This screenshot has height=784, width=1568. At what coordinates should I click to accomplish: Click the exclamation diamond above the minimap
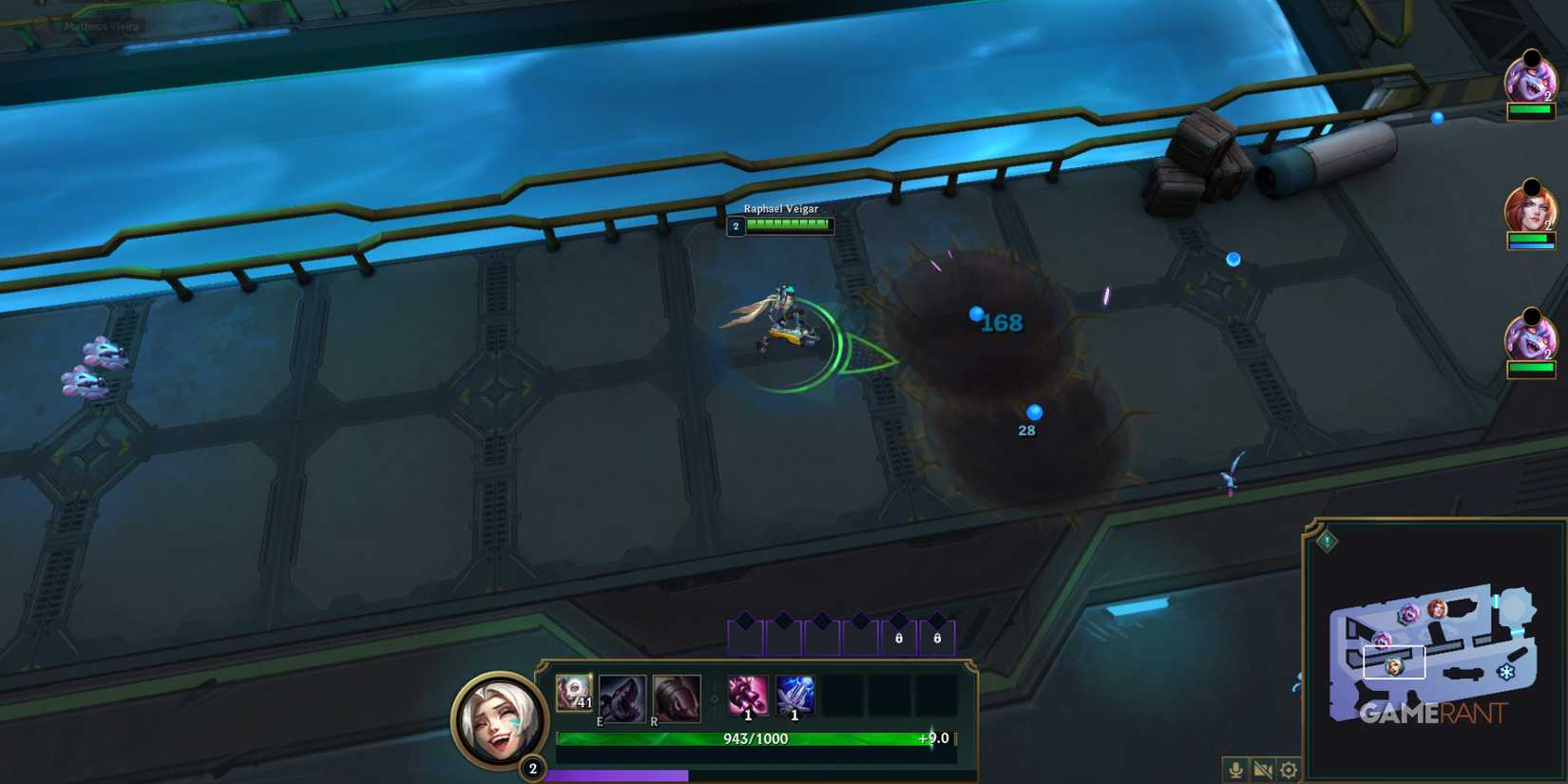(x=1327, y=541)
